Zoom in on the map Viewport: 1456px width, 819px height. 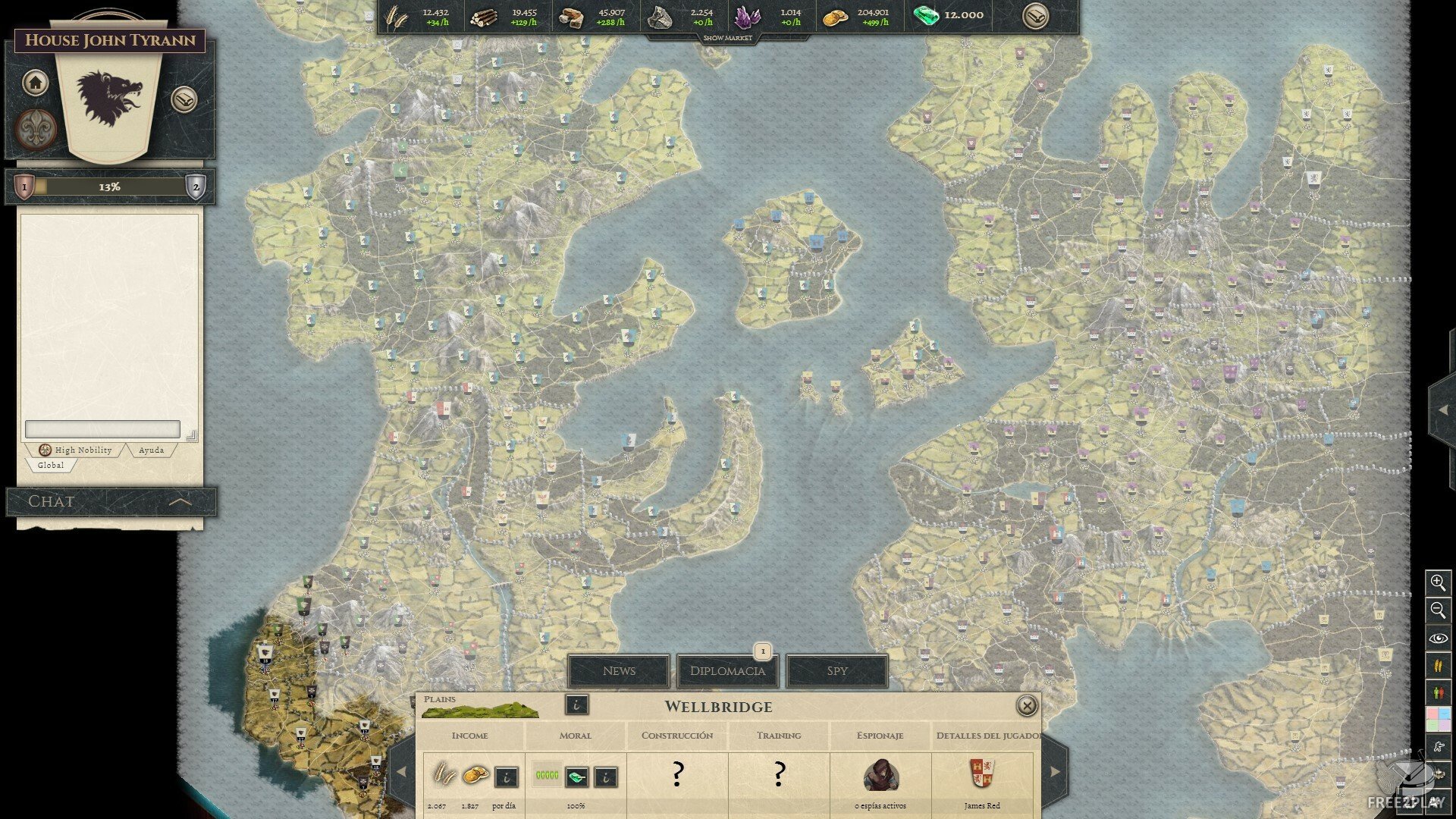click(x=1438, y=582)
